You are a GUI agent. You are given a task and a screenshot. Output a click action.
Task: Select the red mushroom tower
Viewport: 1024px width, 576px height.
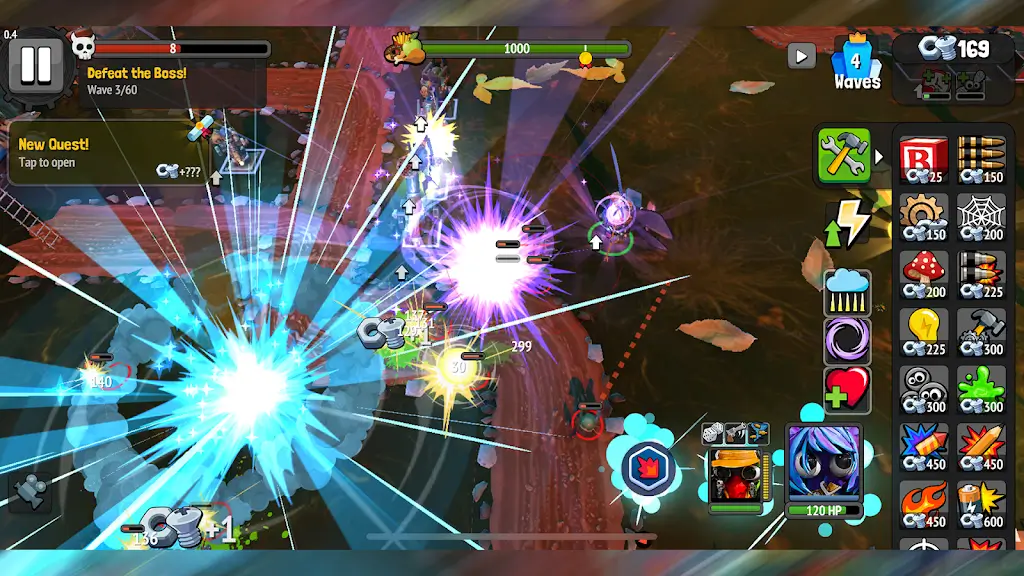point(924,274)
